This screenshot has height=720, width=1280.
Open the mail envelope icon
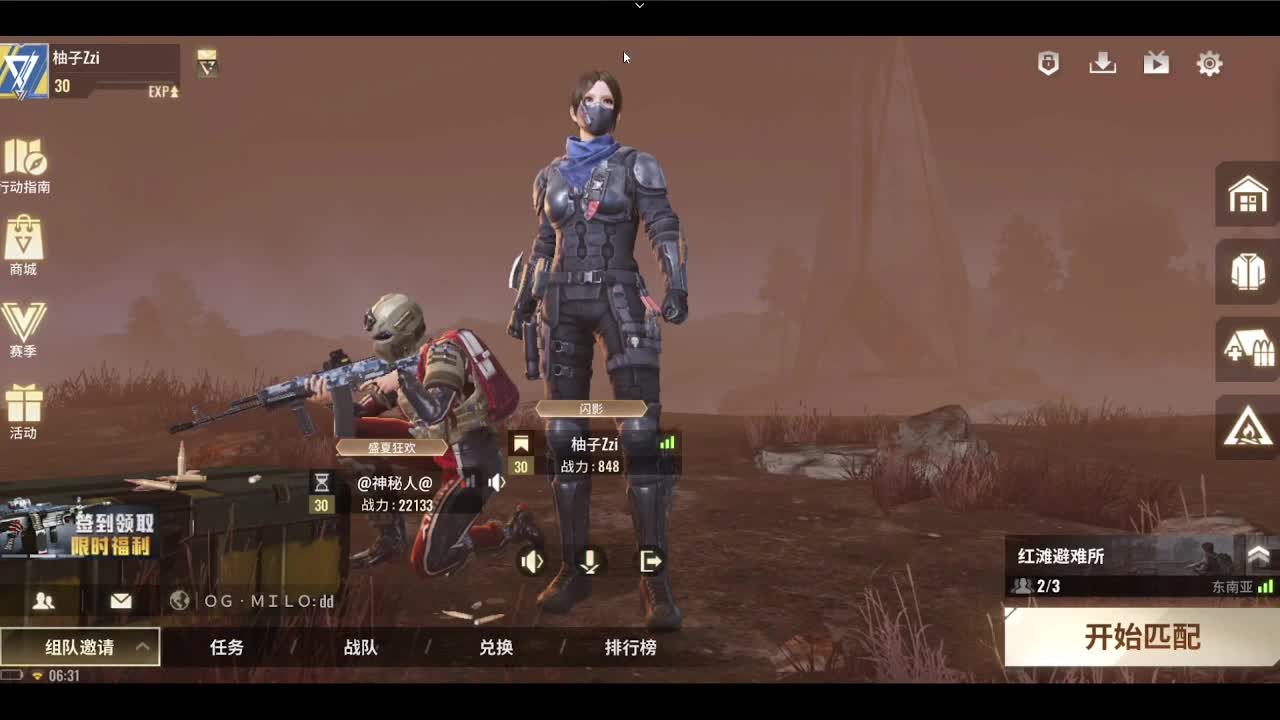click(x=122, y=602)
